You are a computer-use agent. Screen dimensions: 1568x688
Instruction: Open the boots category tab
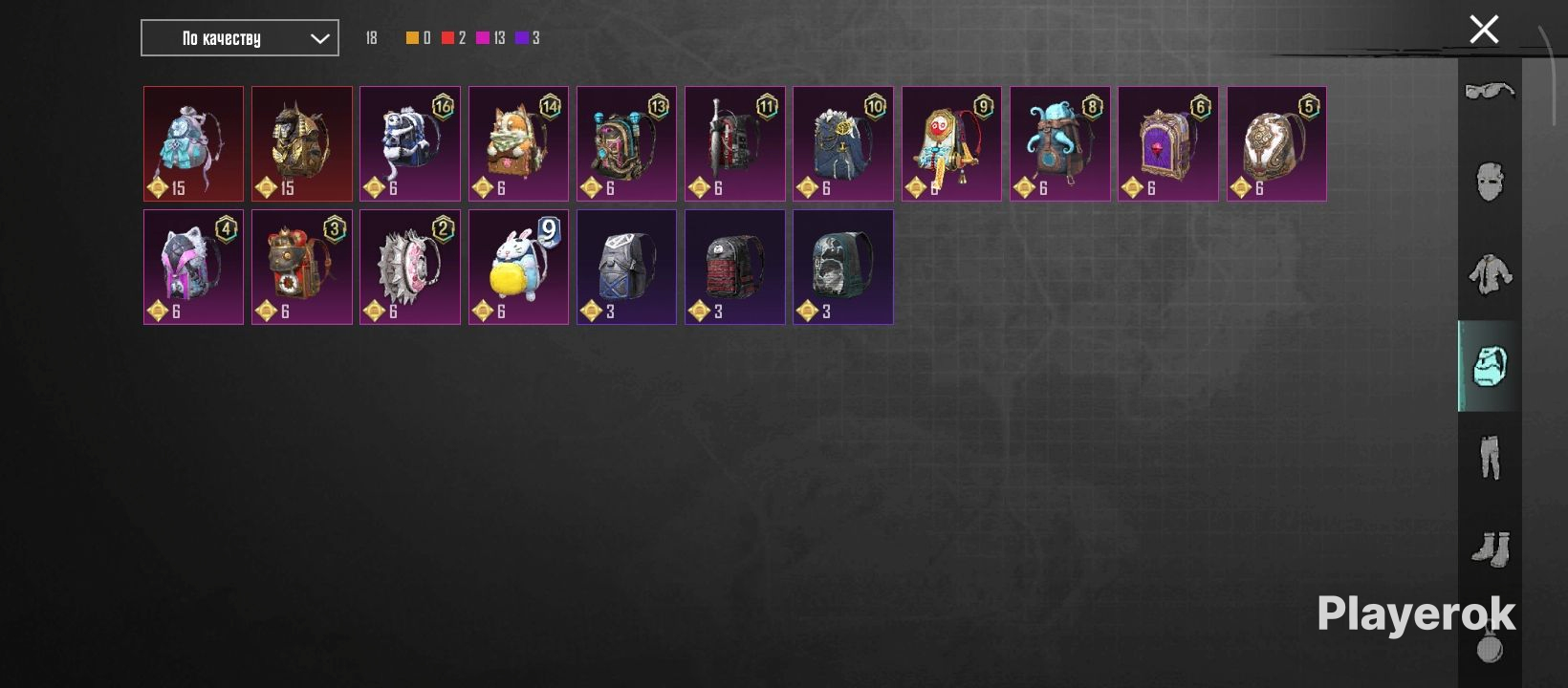pos(1490,548)
